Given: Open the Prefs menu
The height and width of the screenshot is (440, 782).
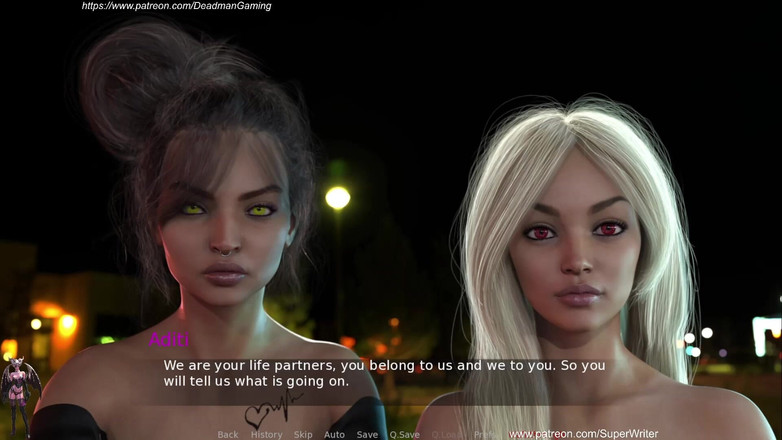Looking at the screenshot, I should [x=484, y=435].
